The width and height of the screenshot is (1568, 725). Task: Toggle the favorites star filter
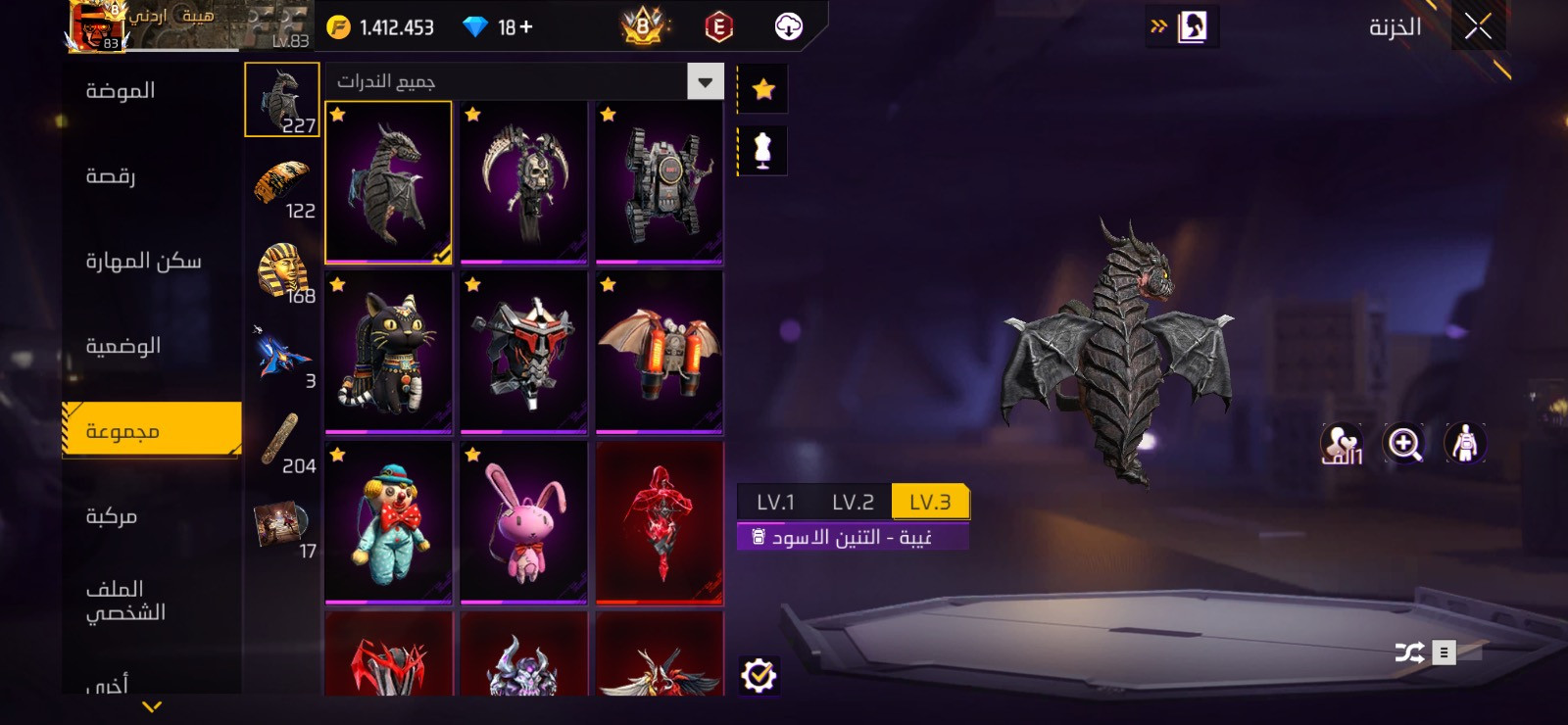coord(763,90)
